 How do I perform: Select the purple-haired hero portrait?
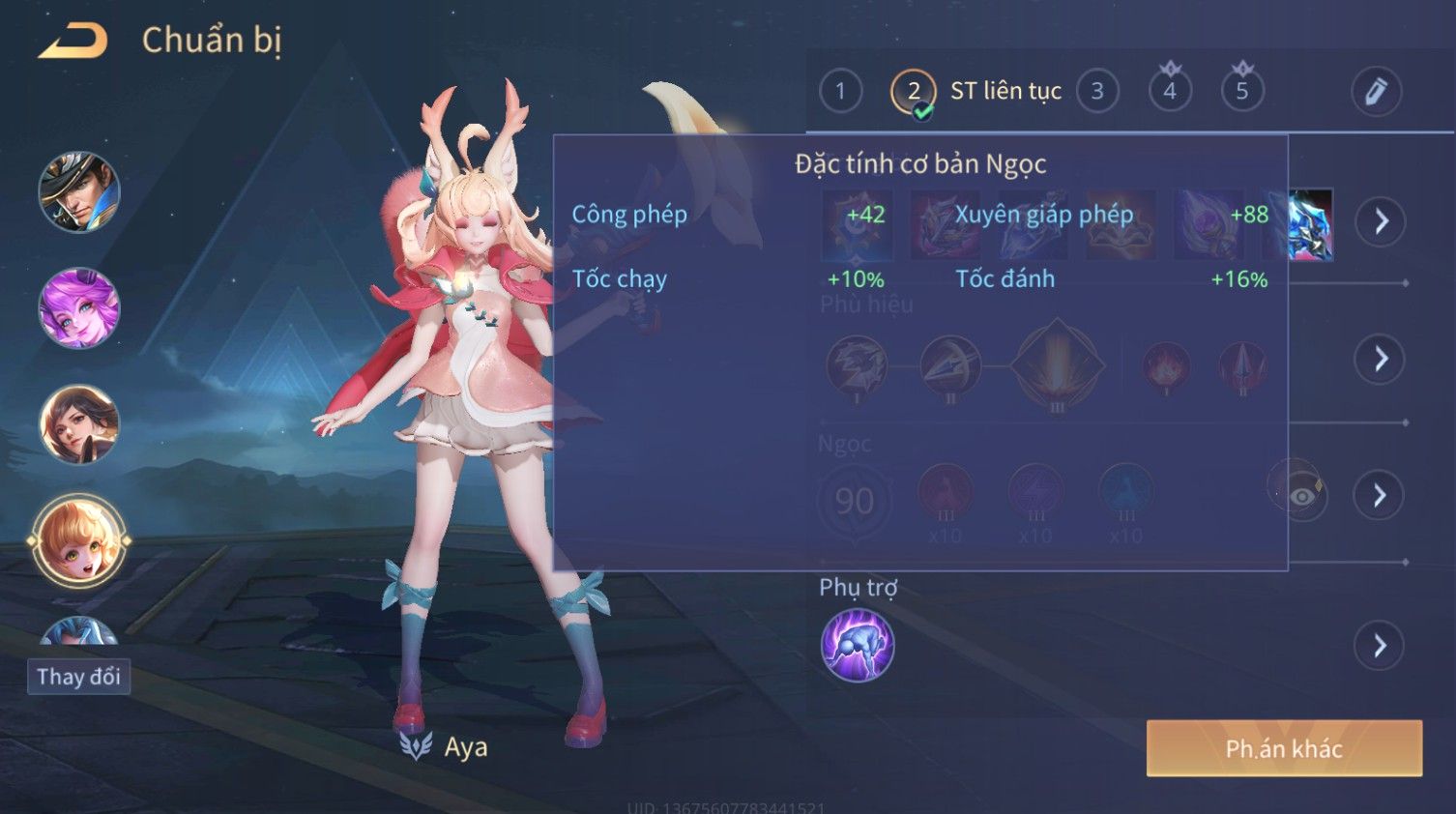(x=79, y=308)
